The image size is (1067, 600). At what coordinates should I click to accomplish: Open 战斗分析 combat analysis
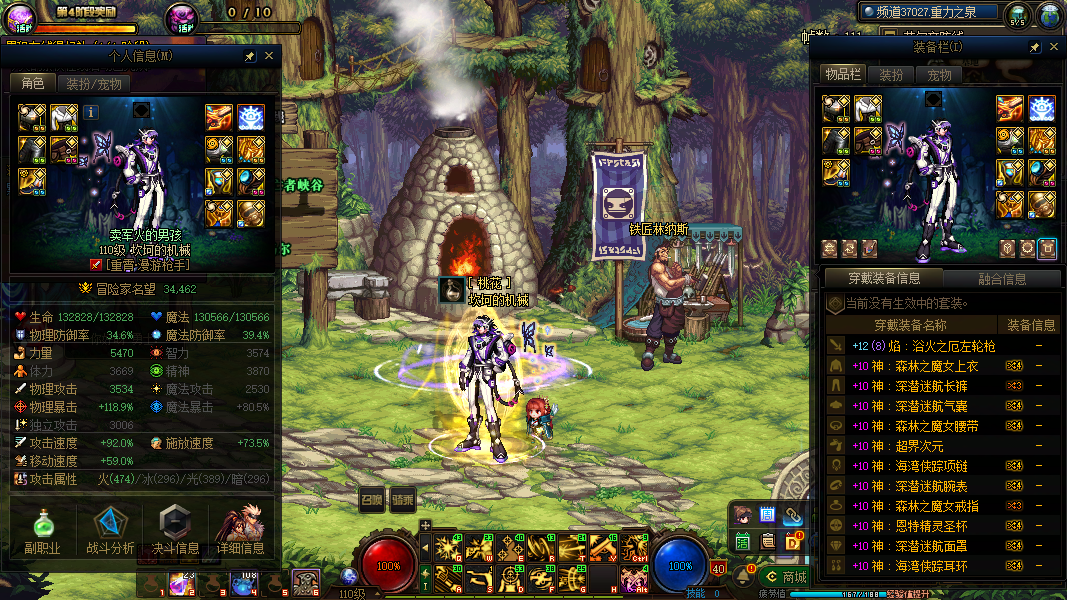110,530
